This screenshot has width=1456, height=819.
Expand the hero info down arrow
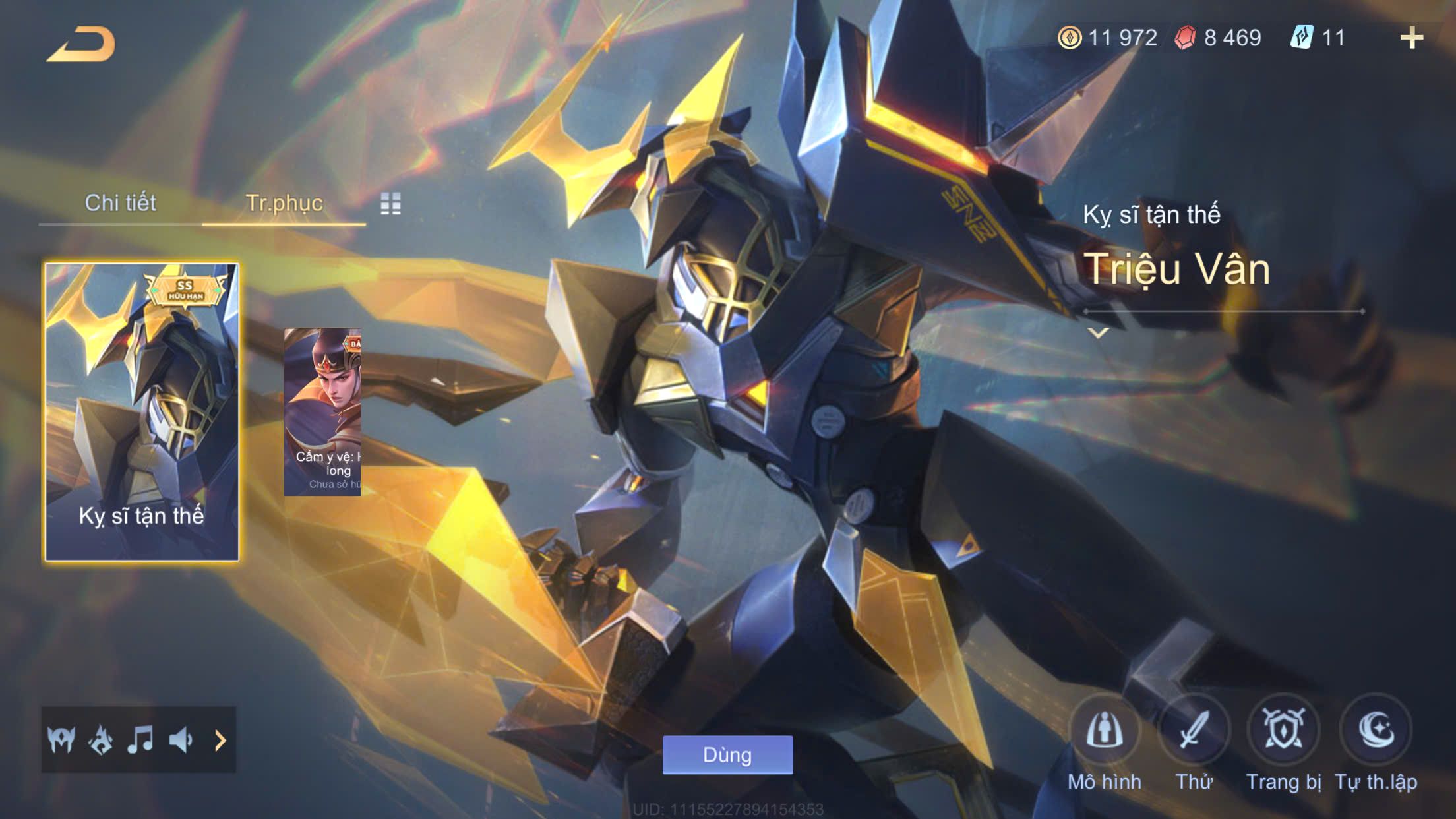(1098, 333)
